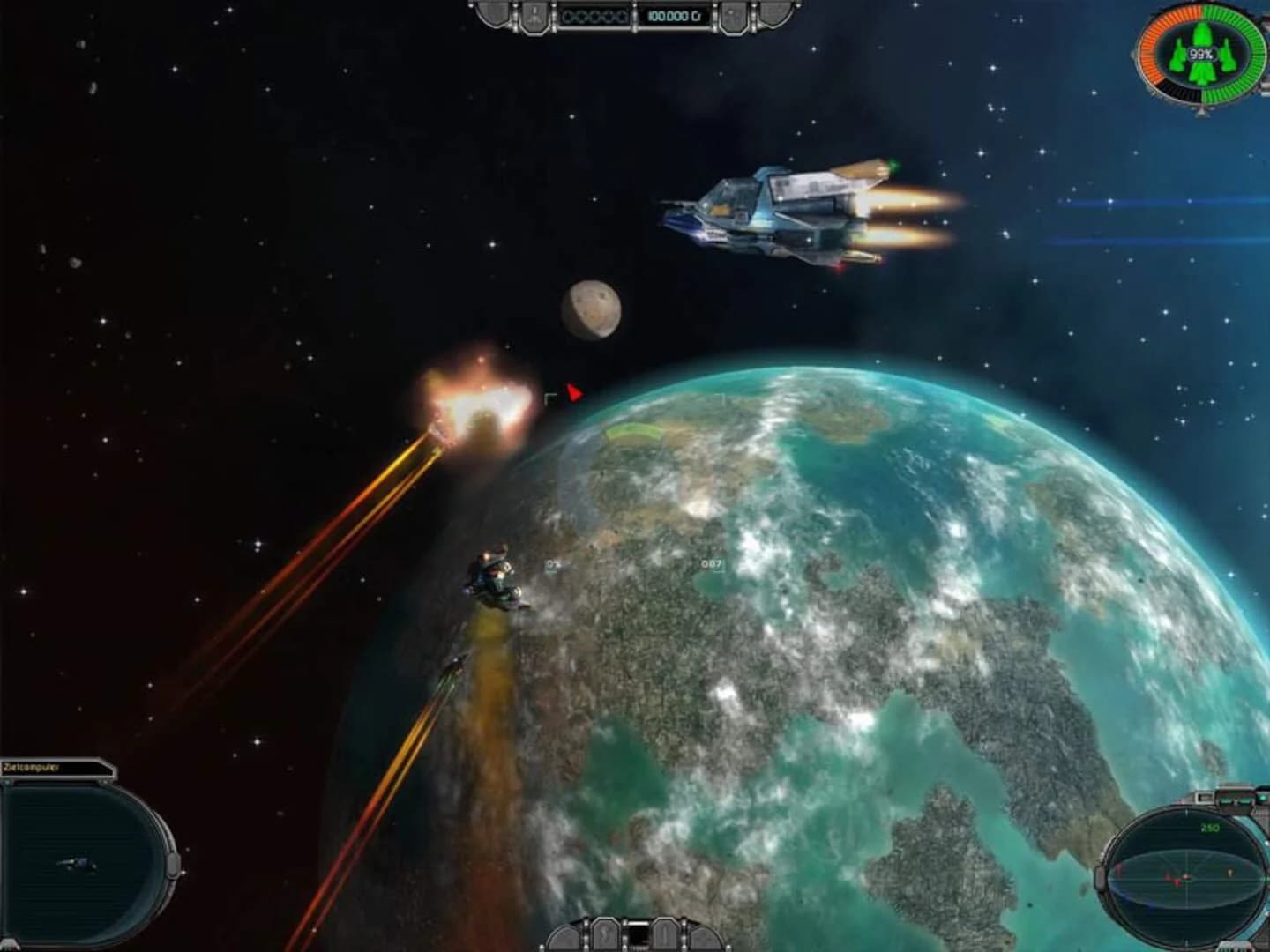Click the targeted ship thumbnail in the Zielcomputer

tap(78, 864)
